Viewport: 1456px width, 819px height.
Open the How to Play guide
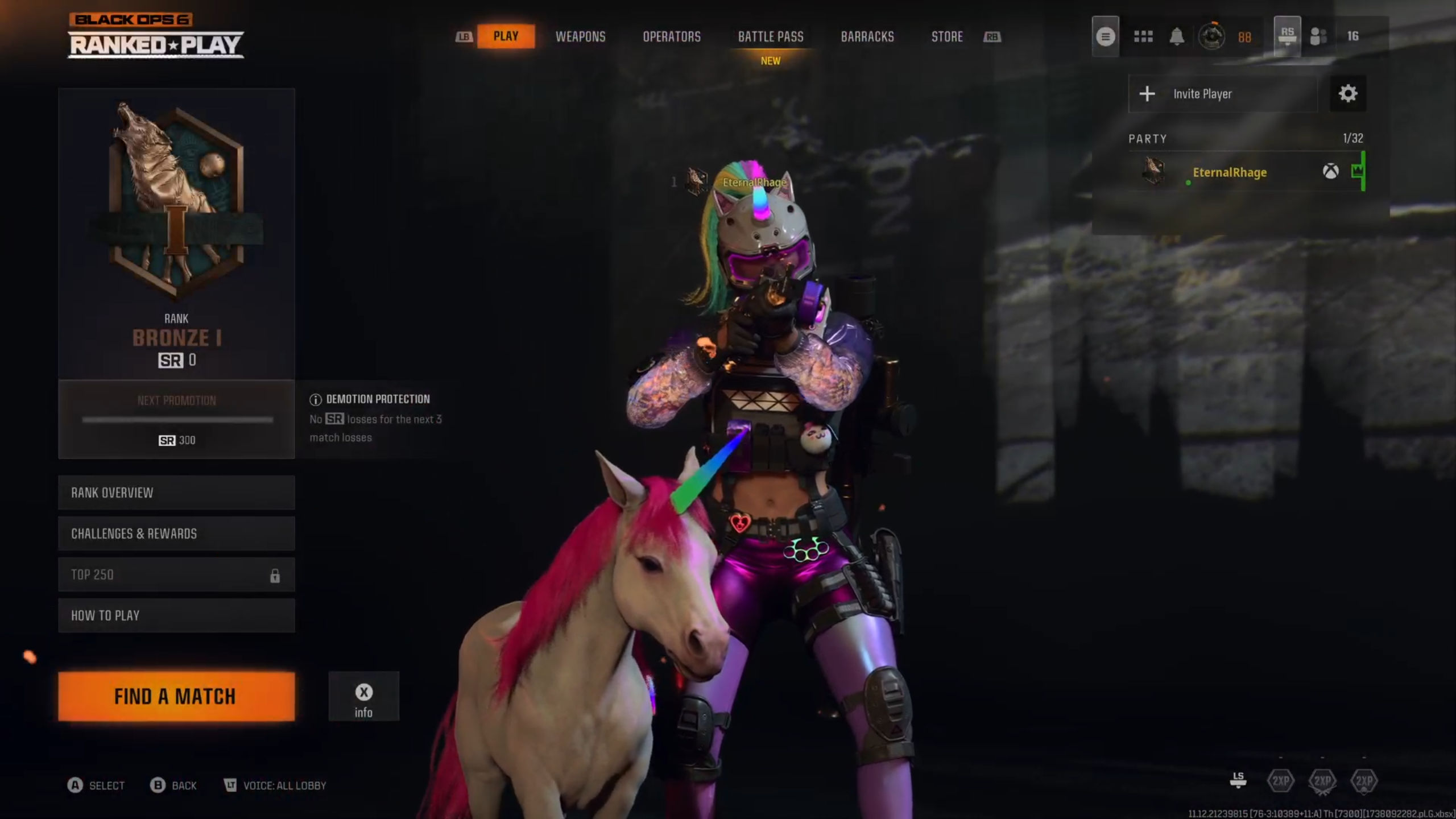pos(176,615)
